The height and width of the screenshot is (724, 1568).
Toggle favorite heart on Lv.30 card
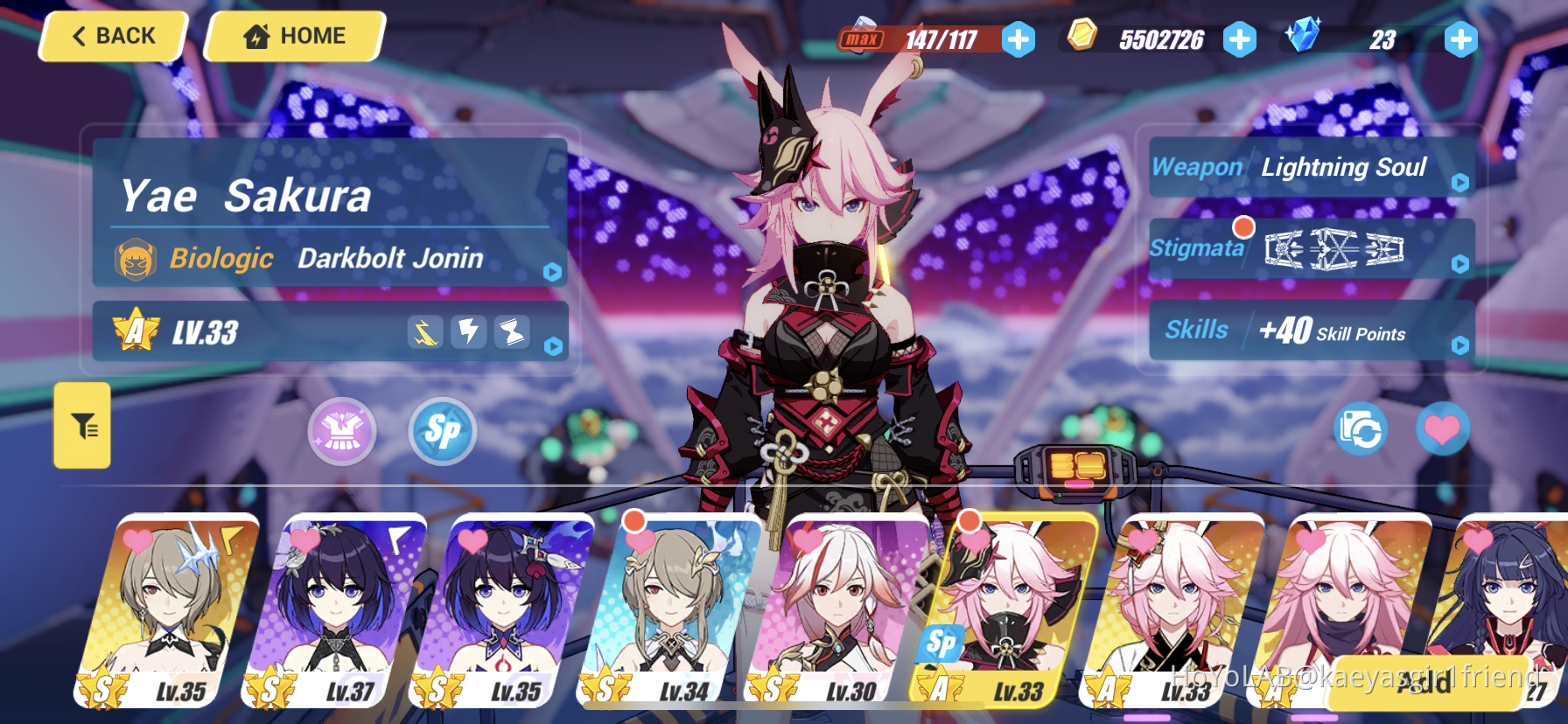click(x=807, y=541)
